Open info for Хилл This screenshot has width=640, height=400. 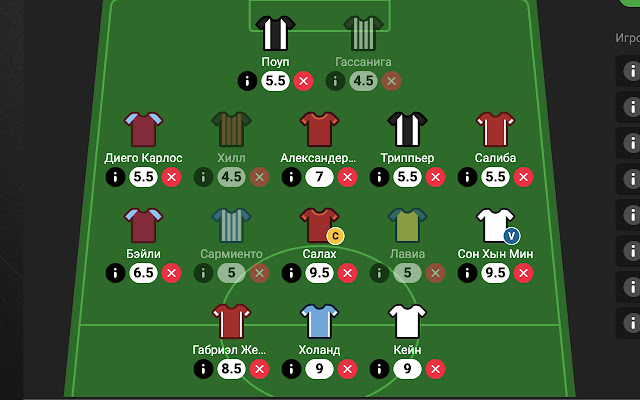tap(203, 177)
